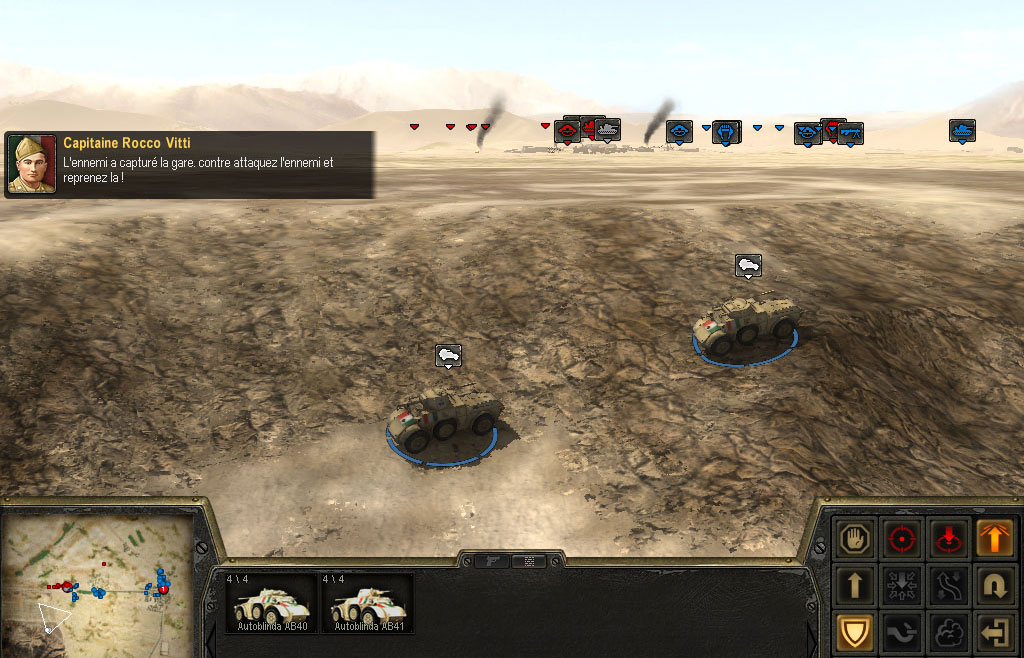
Task: Open the grid tab above the unit panel
Action: [x=529, y=561]
